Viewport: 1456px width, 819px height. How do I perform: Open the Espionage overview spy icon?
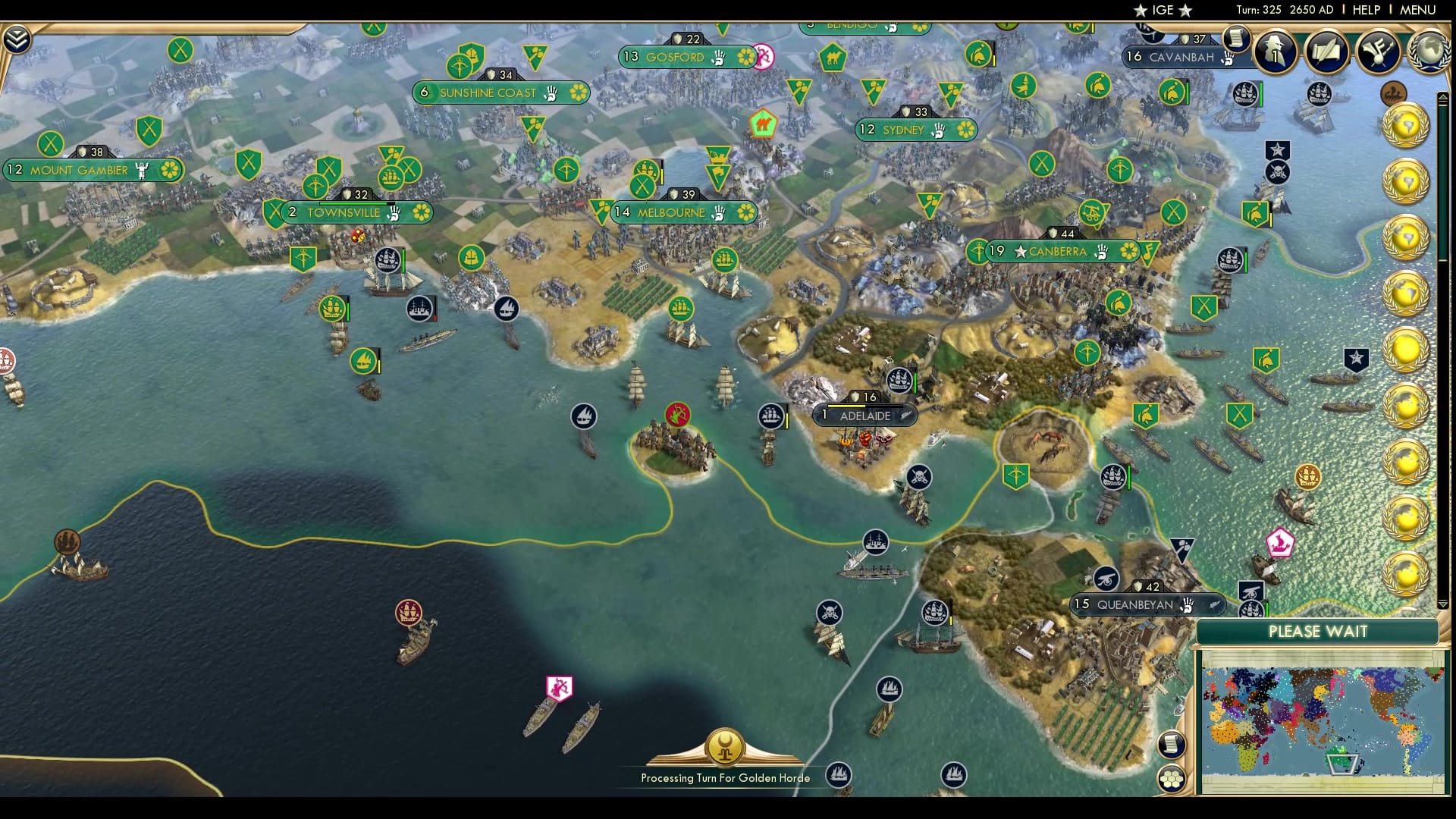(x=1274, y=53)
